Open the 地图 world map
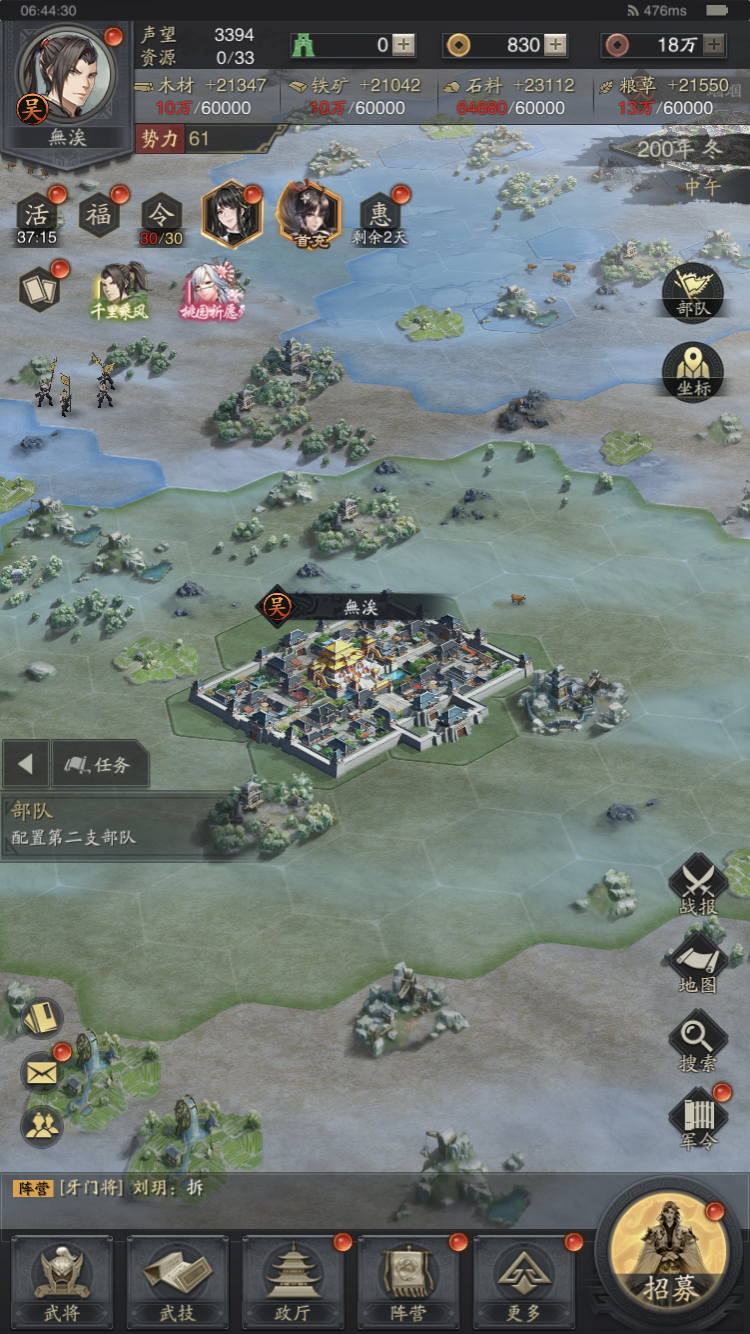 [697, 964]
